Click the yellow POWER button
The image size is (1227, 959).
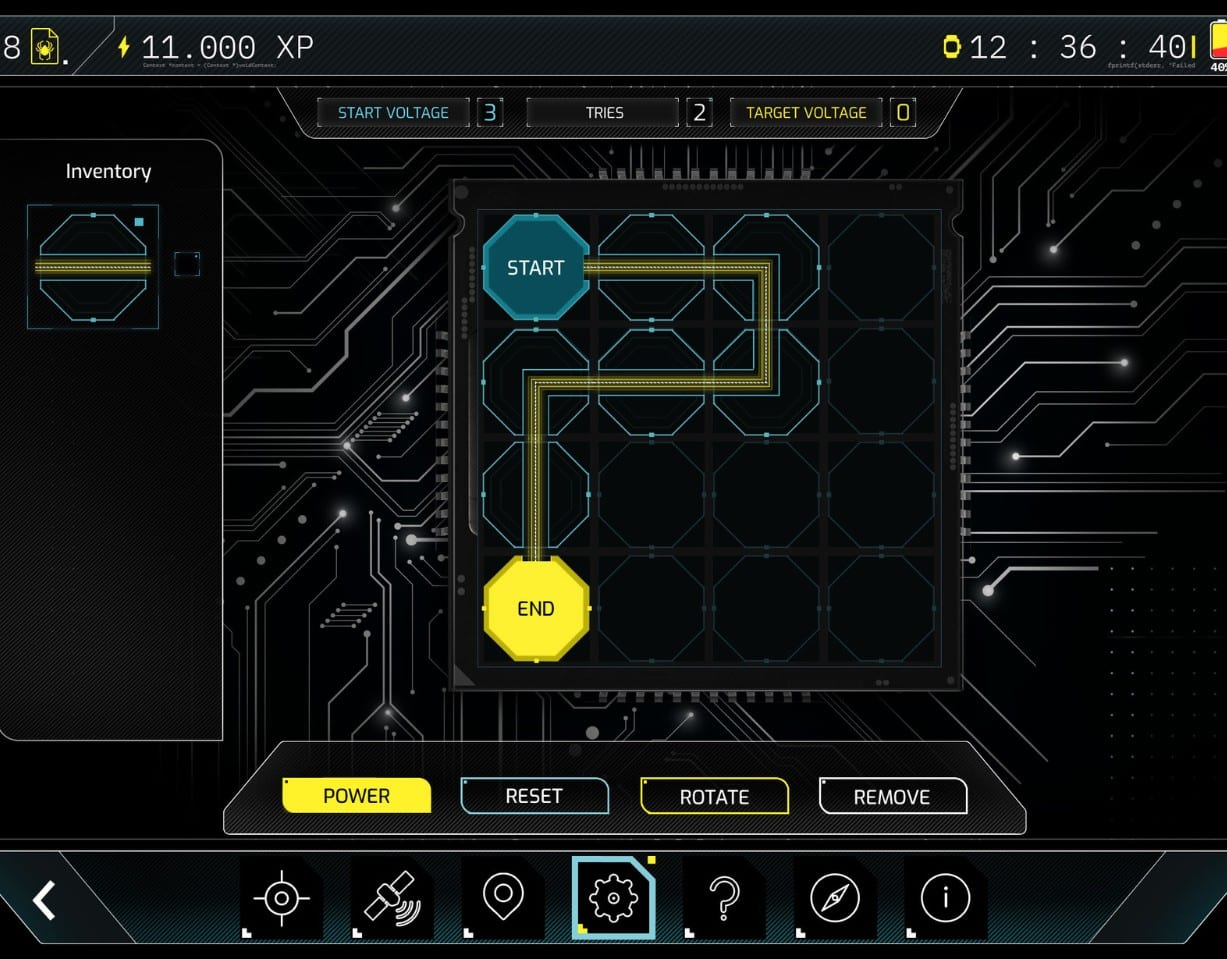pyautogui.click(x=357, y=796)
